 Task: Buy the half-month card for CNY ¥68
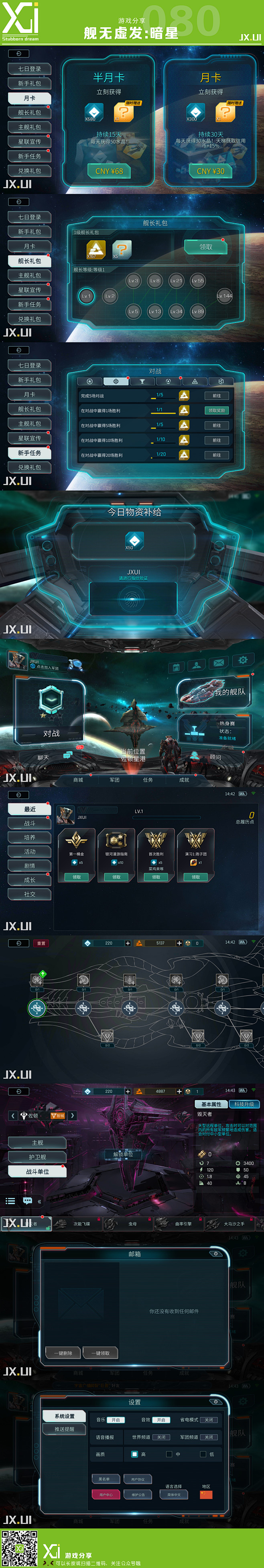coord(109,171)
